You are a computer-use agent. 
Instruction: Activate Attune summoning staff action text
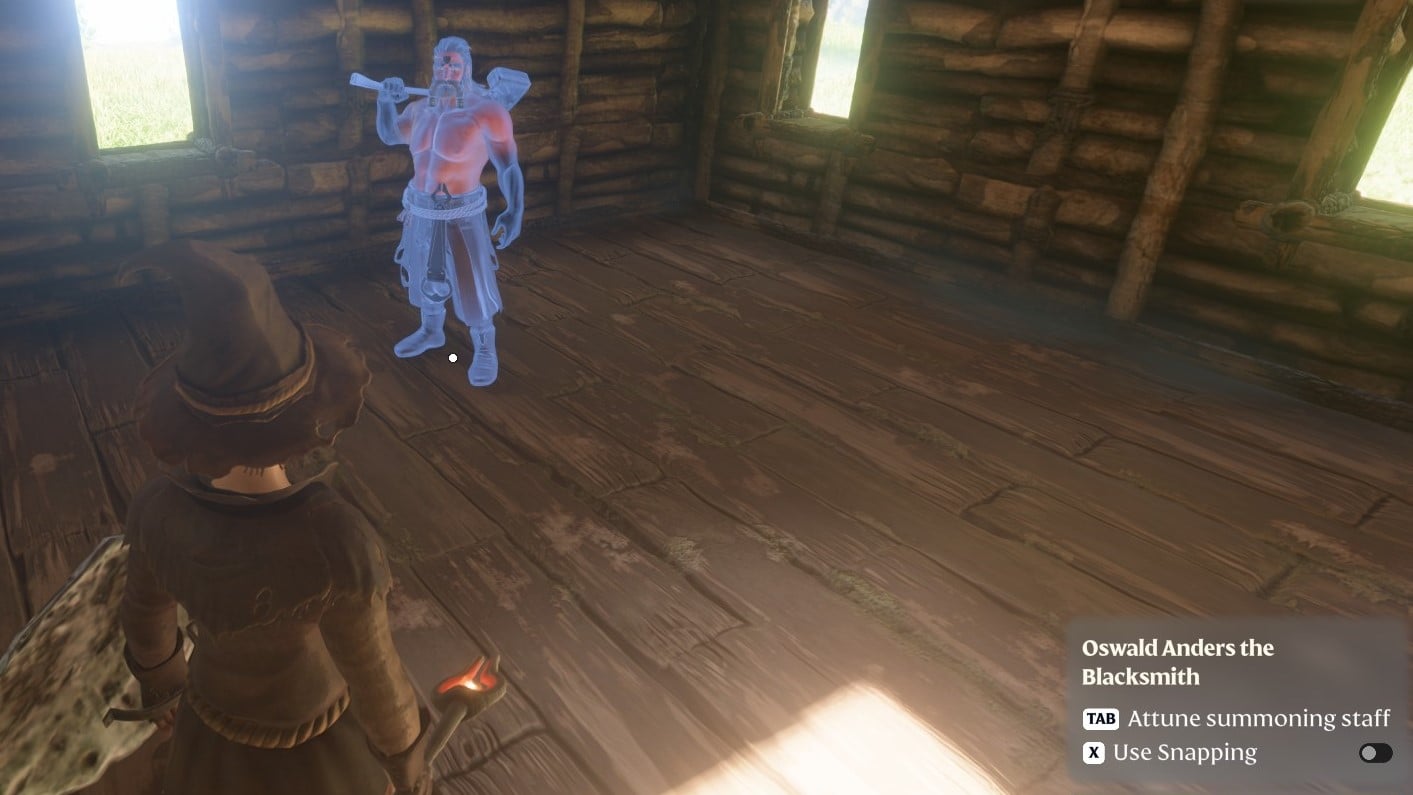tap(1259, 718)
